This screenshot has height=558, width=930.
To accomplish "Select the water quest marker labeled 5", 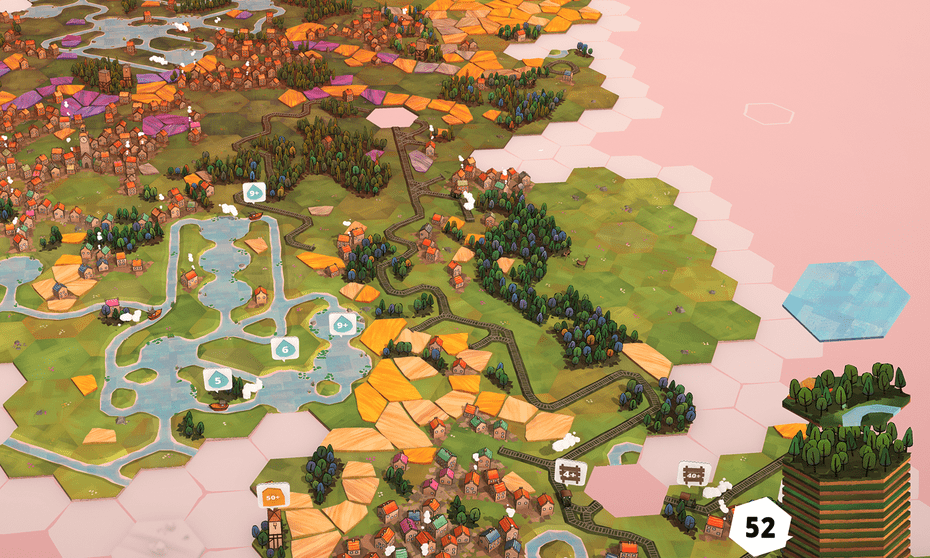I will tap(218, 379).
